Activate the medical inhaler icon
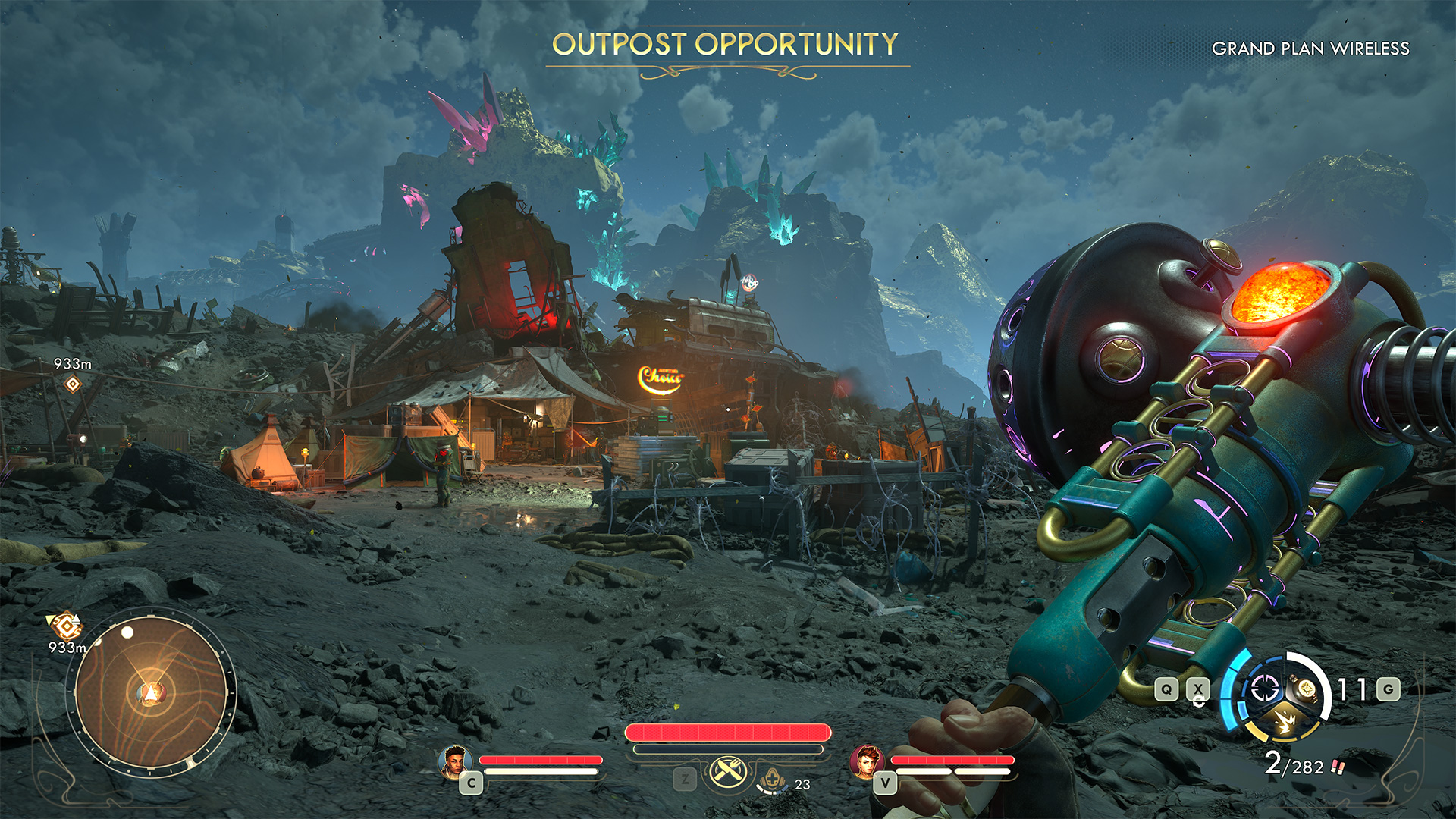 click(x=771, y=780)
